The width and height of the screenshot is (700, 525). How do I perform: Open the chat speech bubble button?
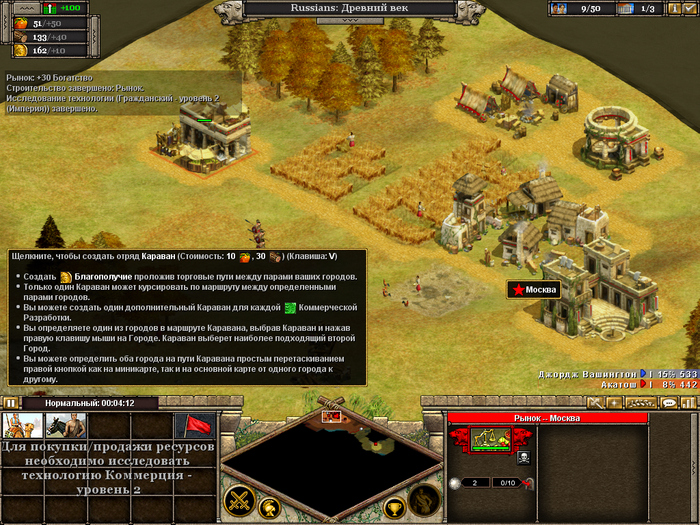[x=669, y=402]
